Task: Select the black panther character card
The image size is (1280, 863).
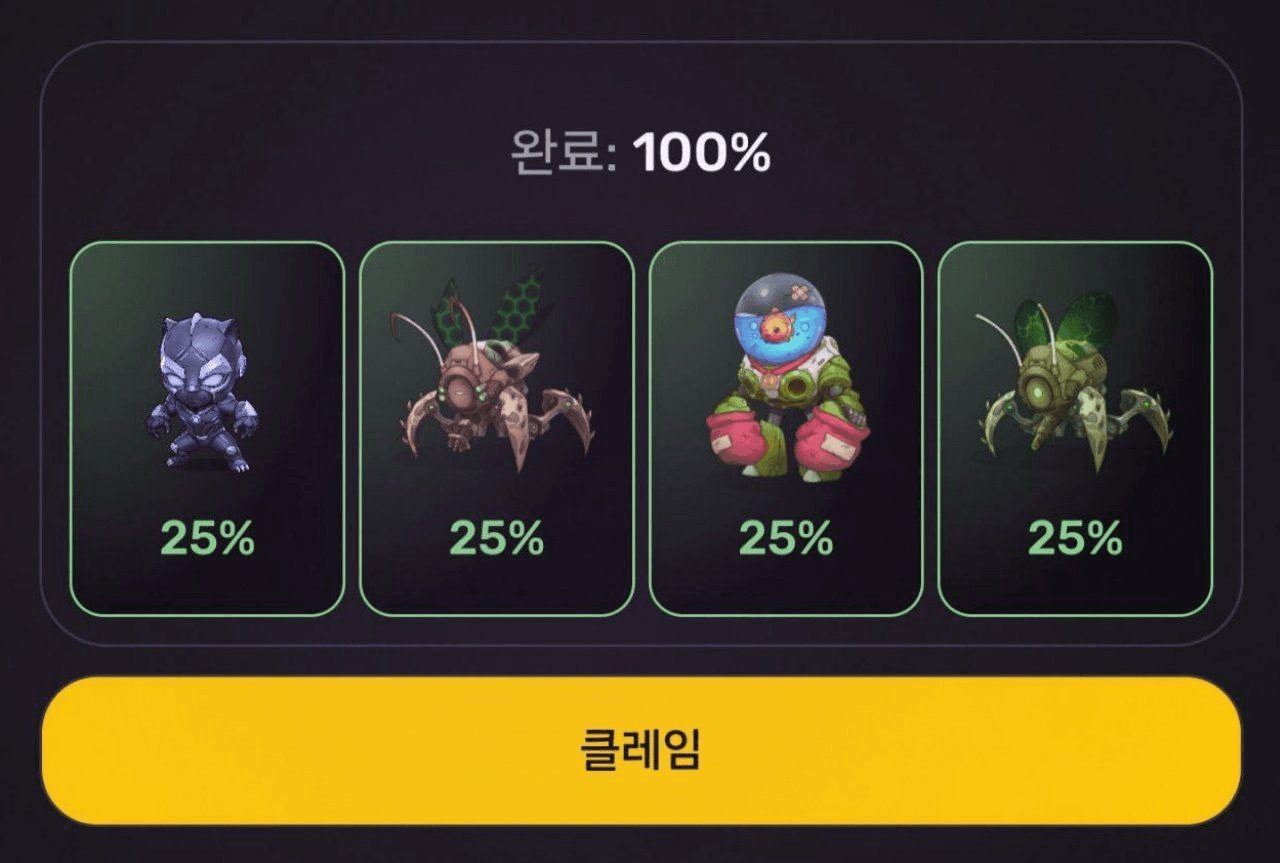Action: click(x=207, y=428)
